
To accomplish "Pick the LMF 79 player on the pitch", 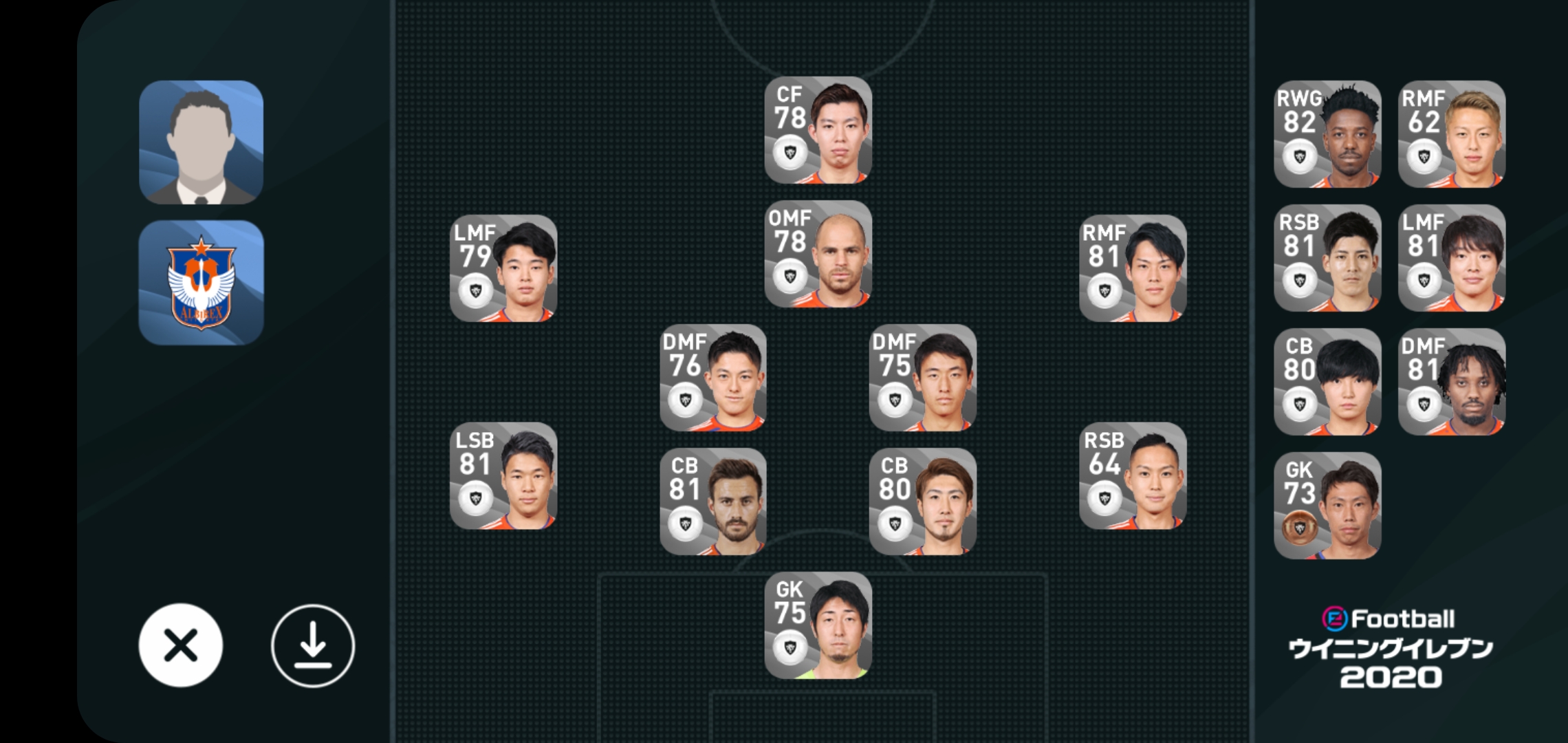I will coord(503,268).
